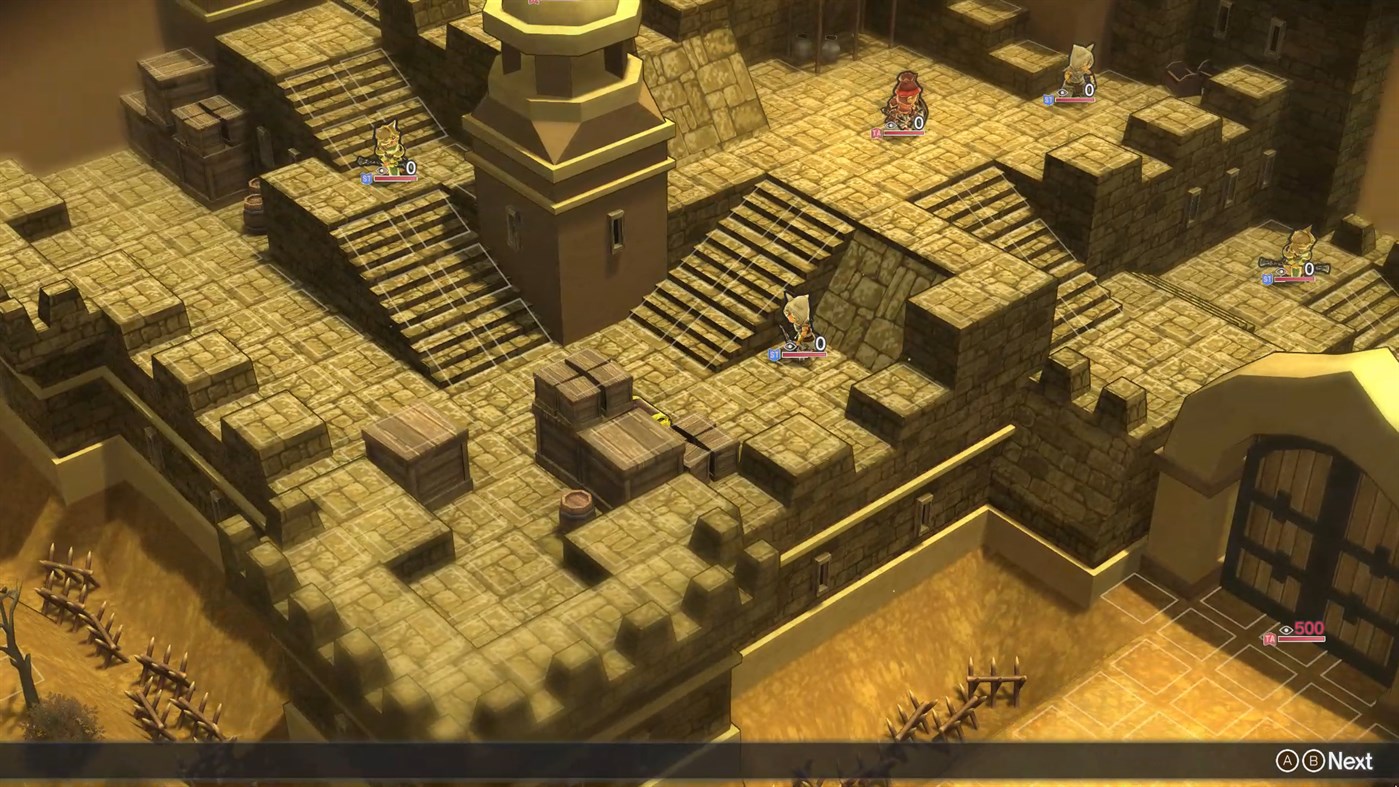Screen dimensions: 1399x787
Task: Click the S1 badge beneath the rightmost goblin gunner
Action: point(1267,281)
